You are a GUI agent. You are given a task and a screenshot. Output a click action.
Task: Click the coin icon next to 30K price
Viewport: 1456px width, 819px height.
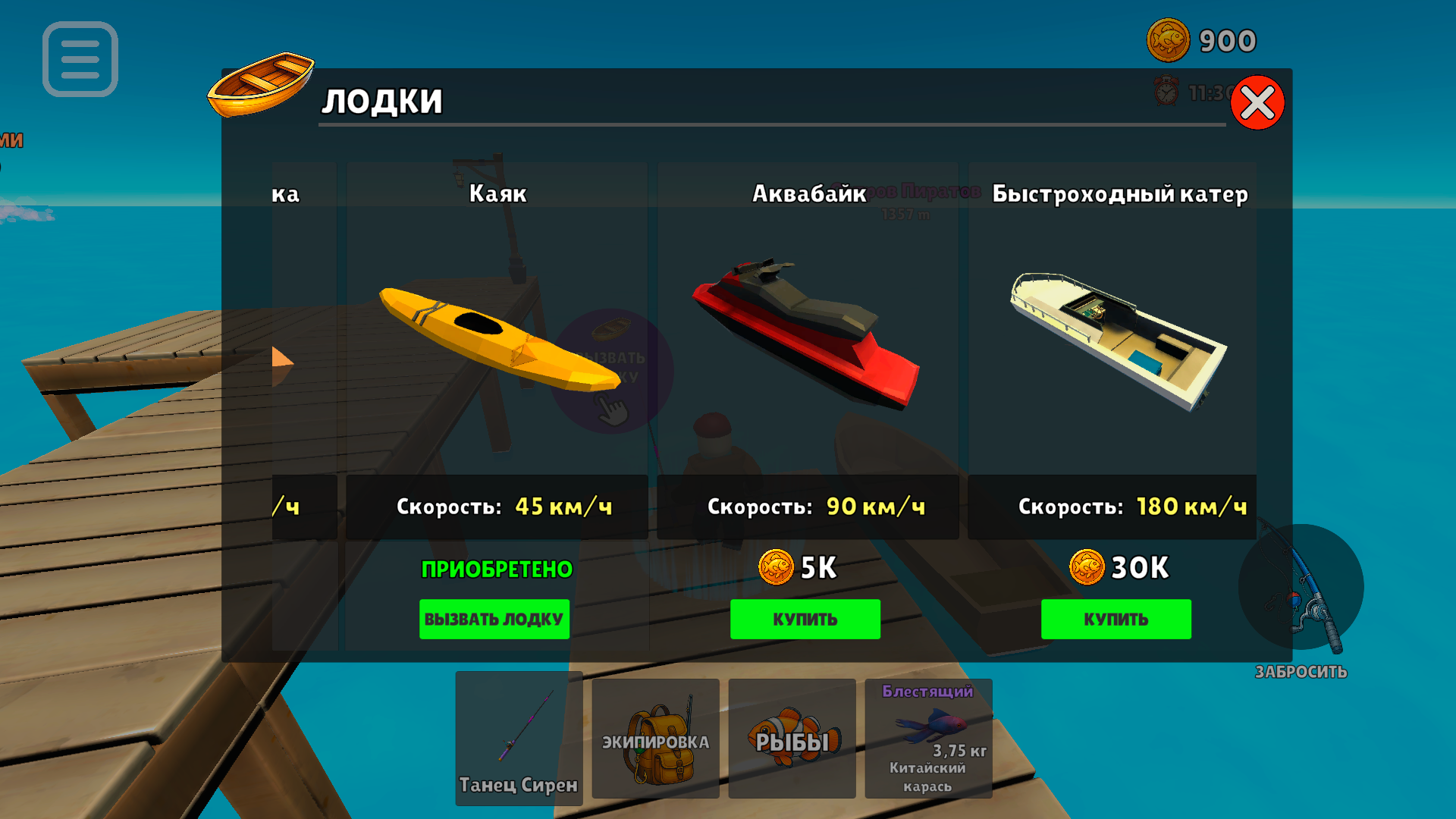(x=1090, y=567)
